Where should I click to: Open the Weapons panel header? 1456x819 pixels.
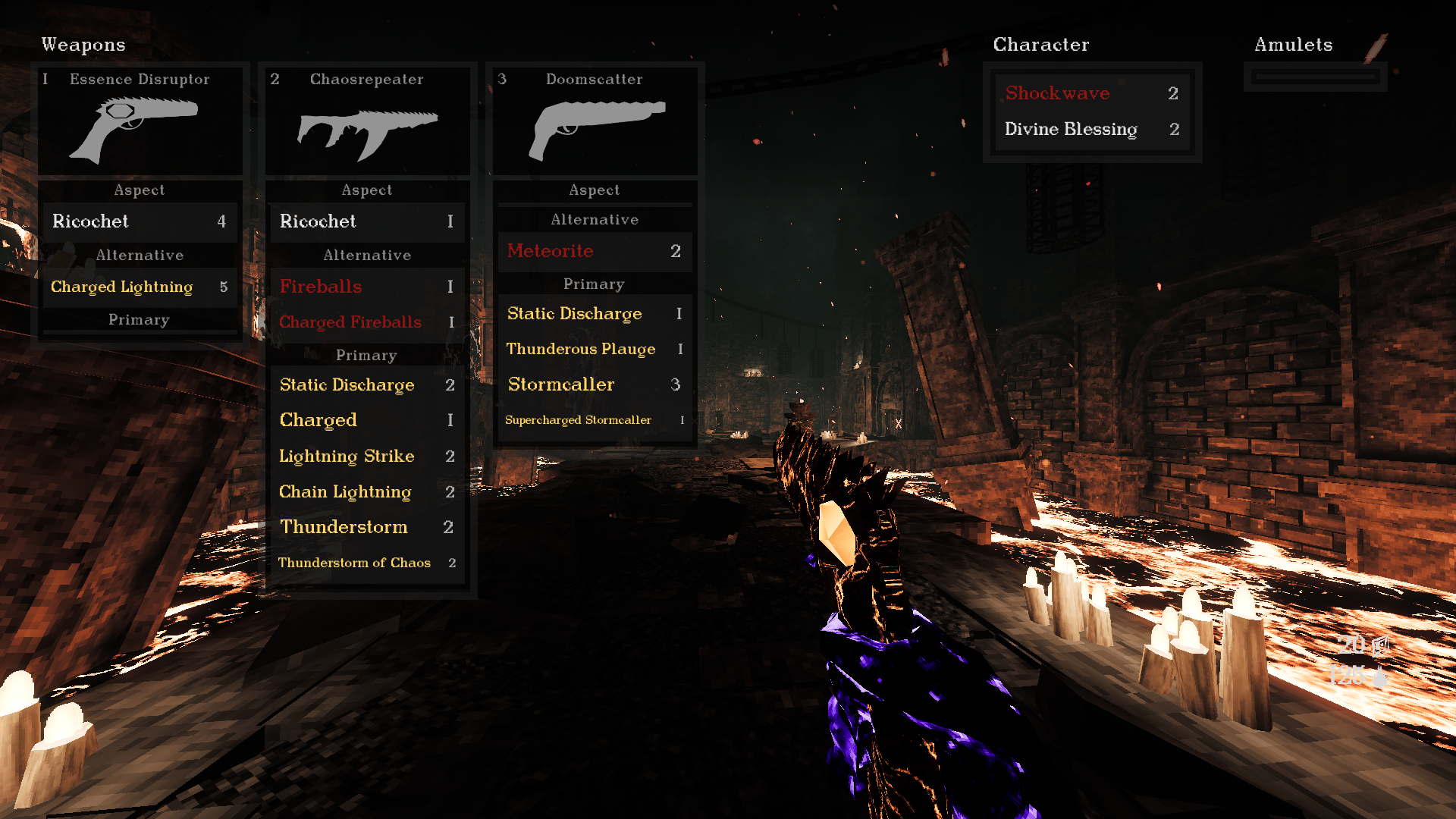[83, 45]
